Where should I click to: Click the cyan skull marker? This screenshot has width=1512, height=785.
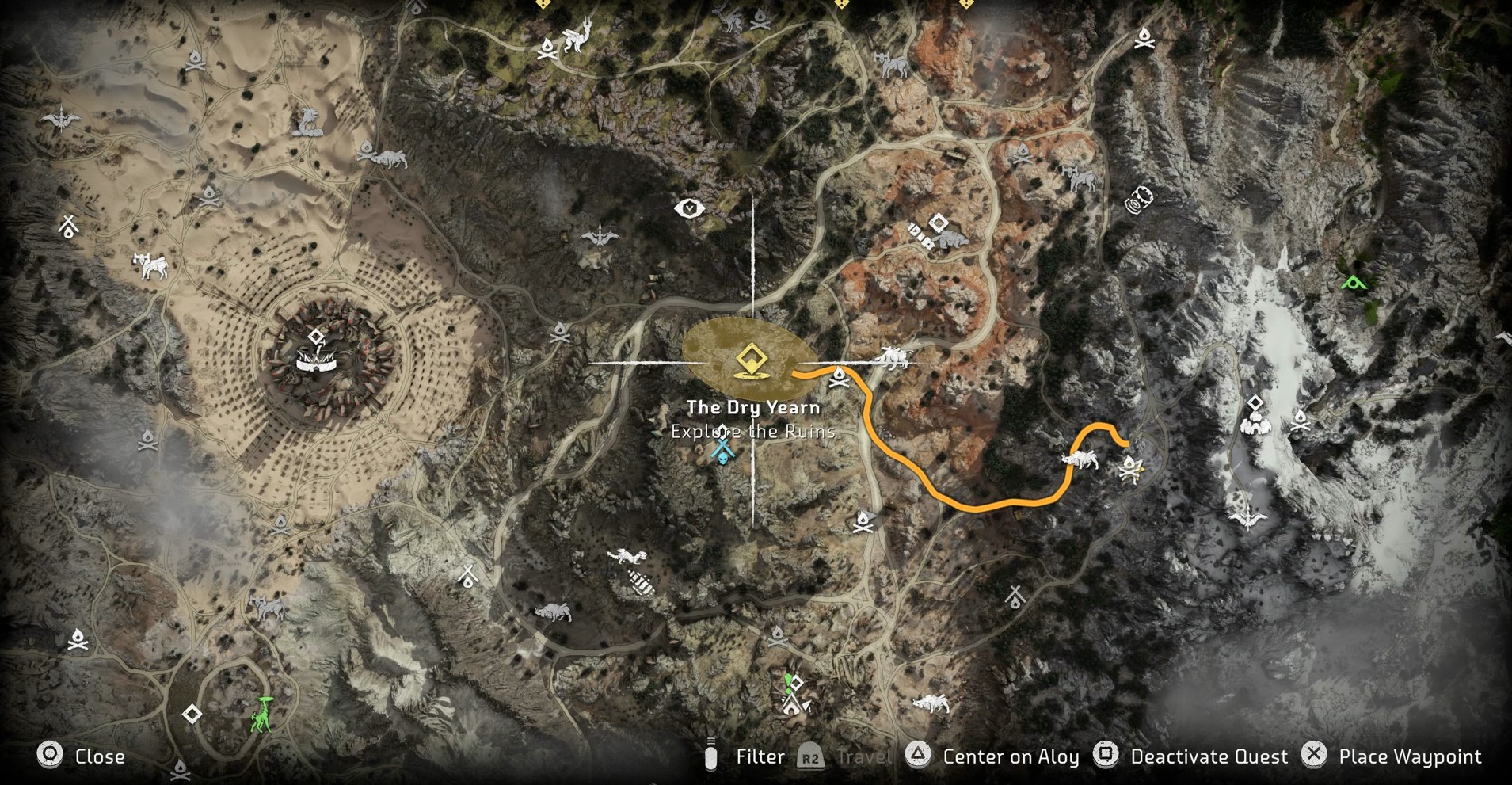(722, 451)
